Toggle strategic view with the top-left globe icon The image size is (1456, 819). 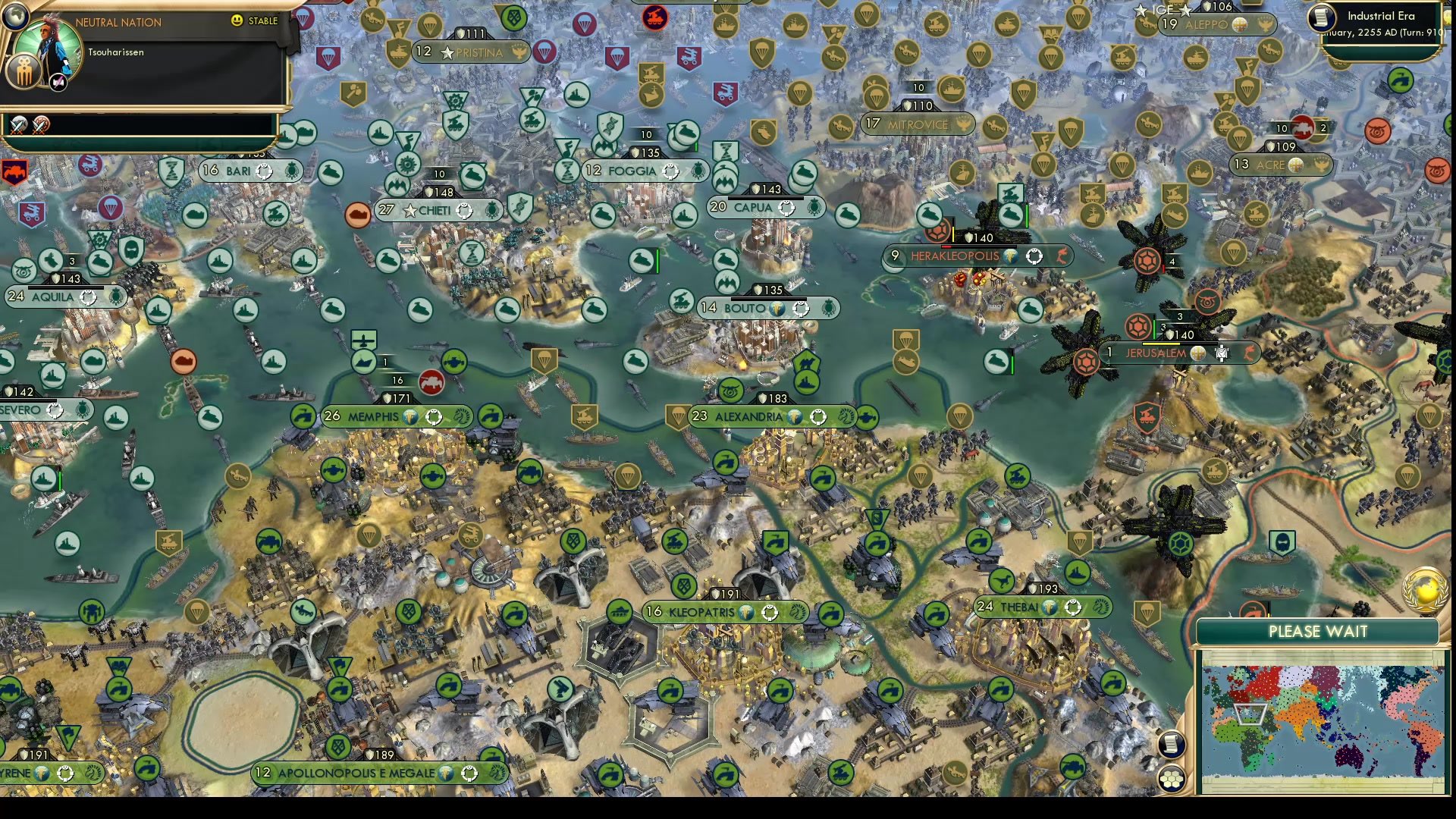[15, 16]
